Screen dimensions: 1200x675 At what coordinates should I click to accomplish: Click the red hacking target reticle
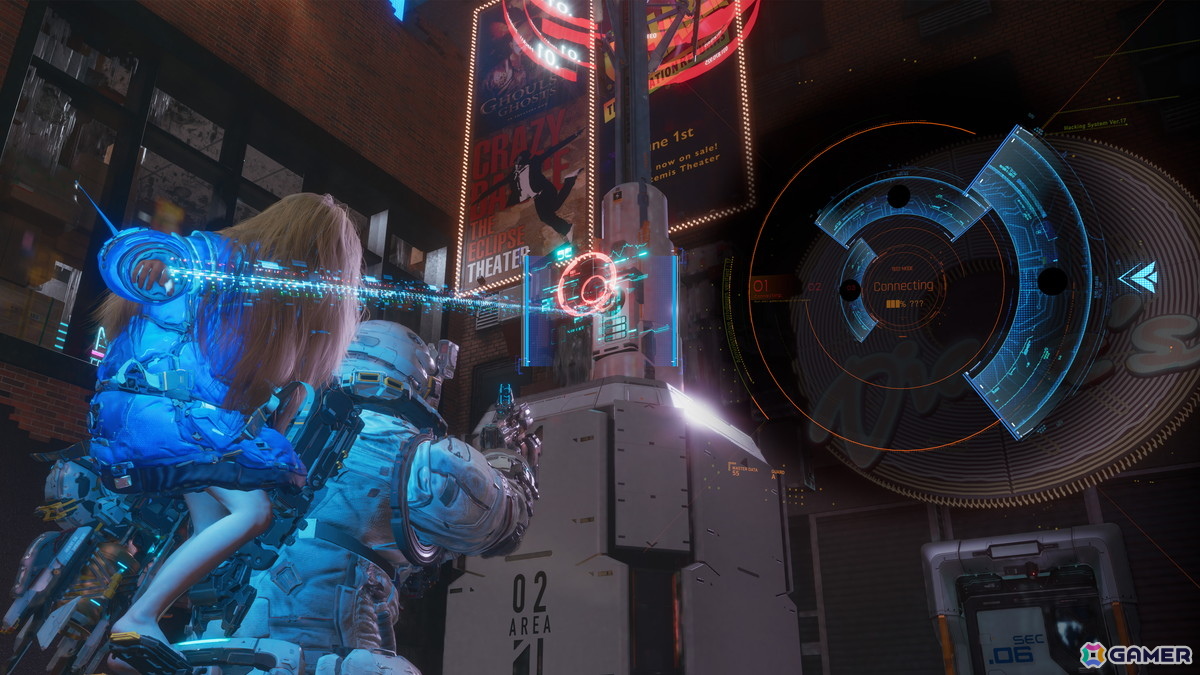(x=587, y=283)
